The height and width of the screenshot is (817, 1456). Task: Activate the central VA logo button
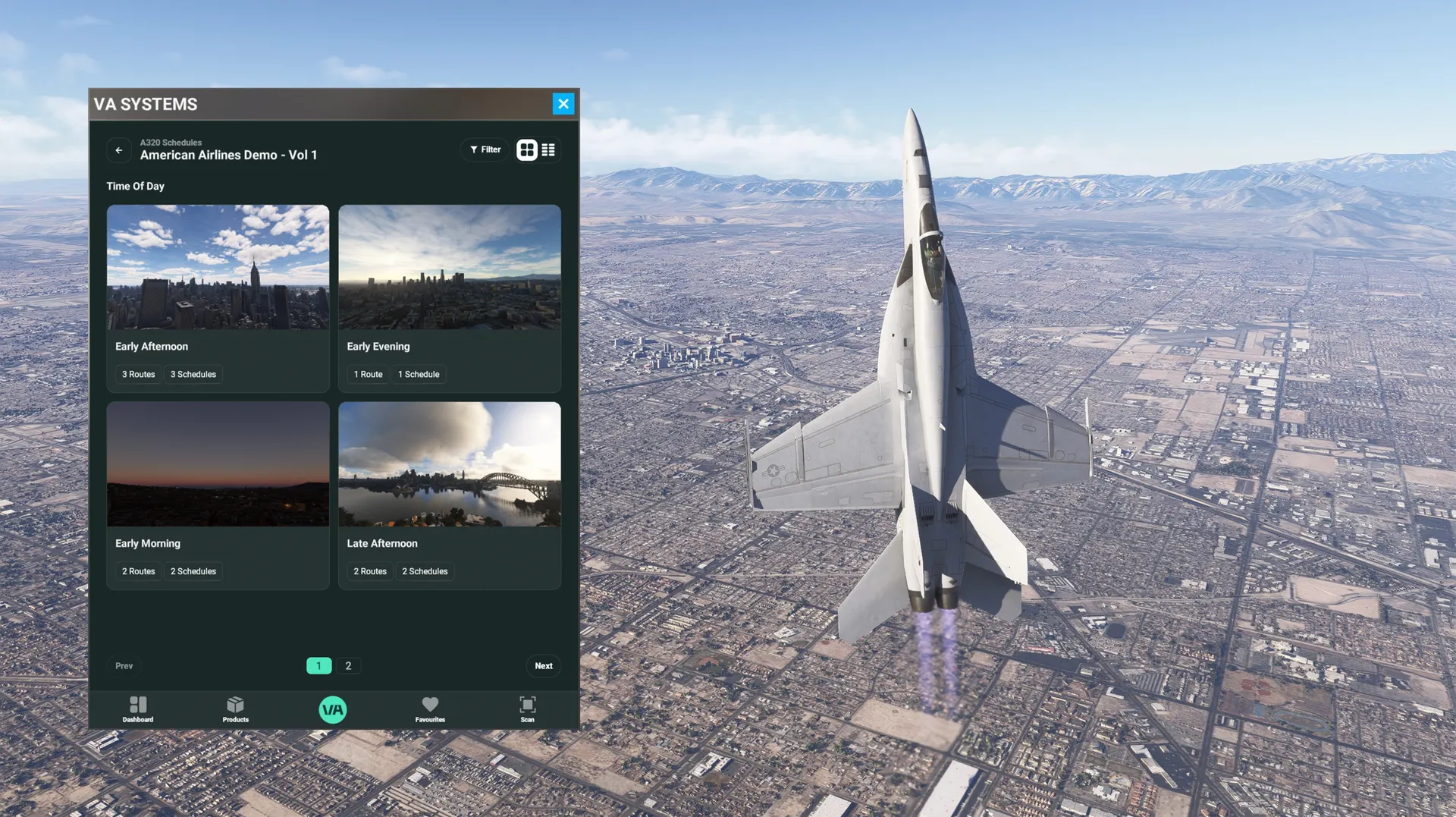tap(333, 710)
